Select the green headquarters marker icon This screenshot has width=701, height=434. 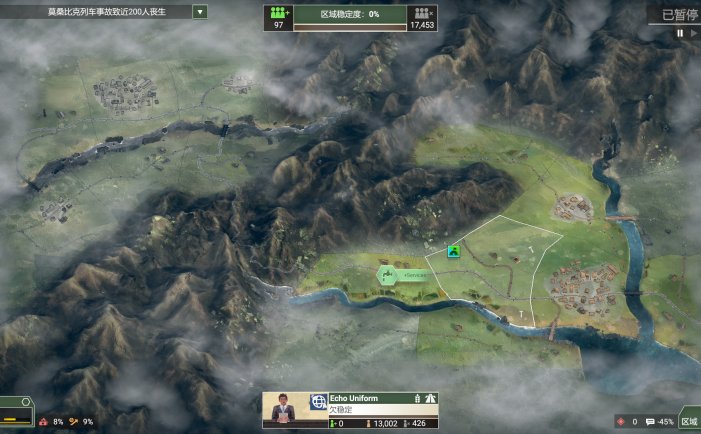pos(454,252)
